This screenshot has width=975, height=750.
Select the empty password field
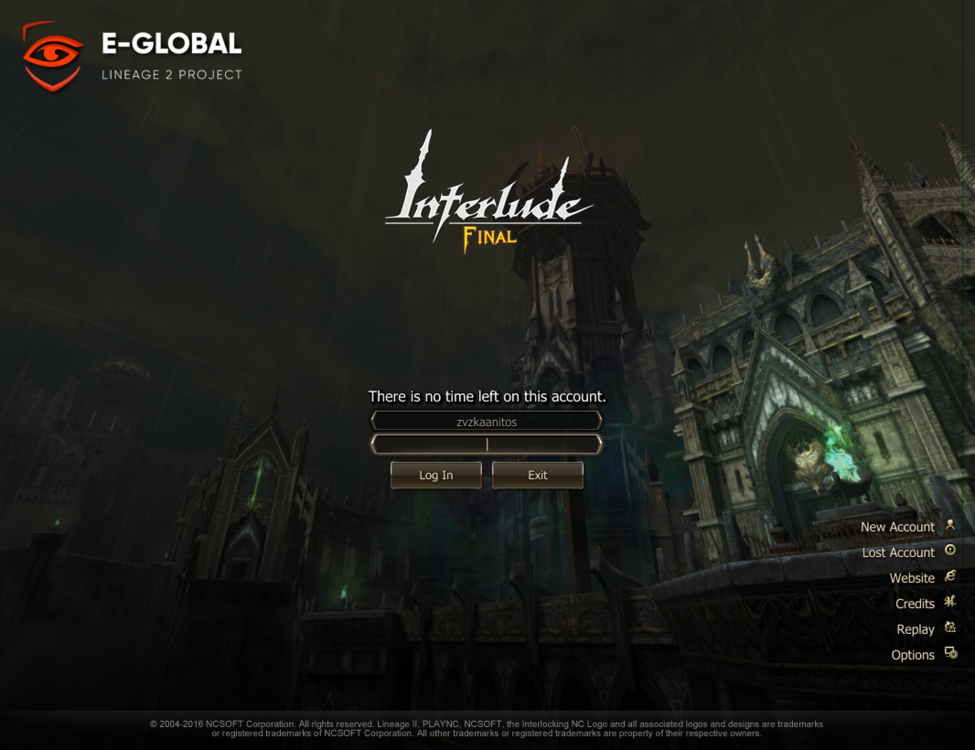click(x=486, y=444)
